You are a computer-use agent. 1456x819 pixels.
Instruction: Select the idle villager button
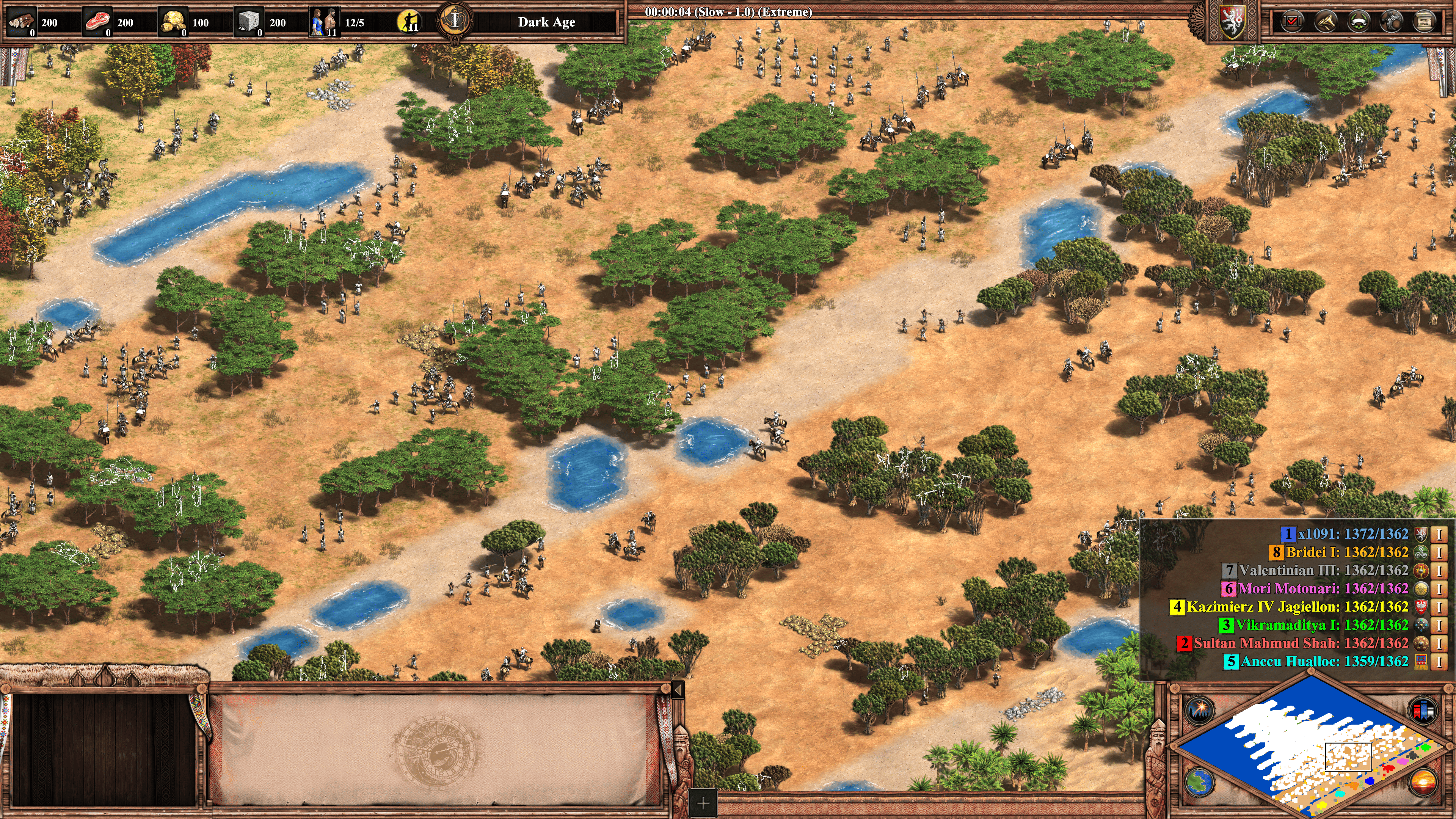point(409,22)
